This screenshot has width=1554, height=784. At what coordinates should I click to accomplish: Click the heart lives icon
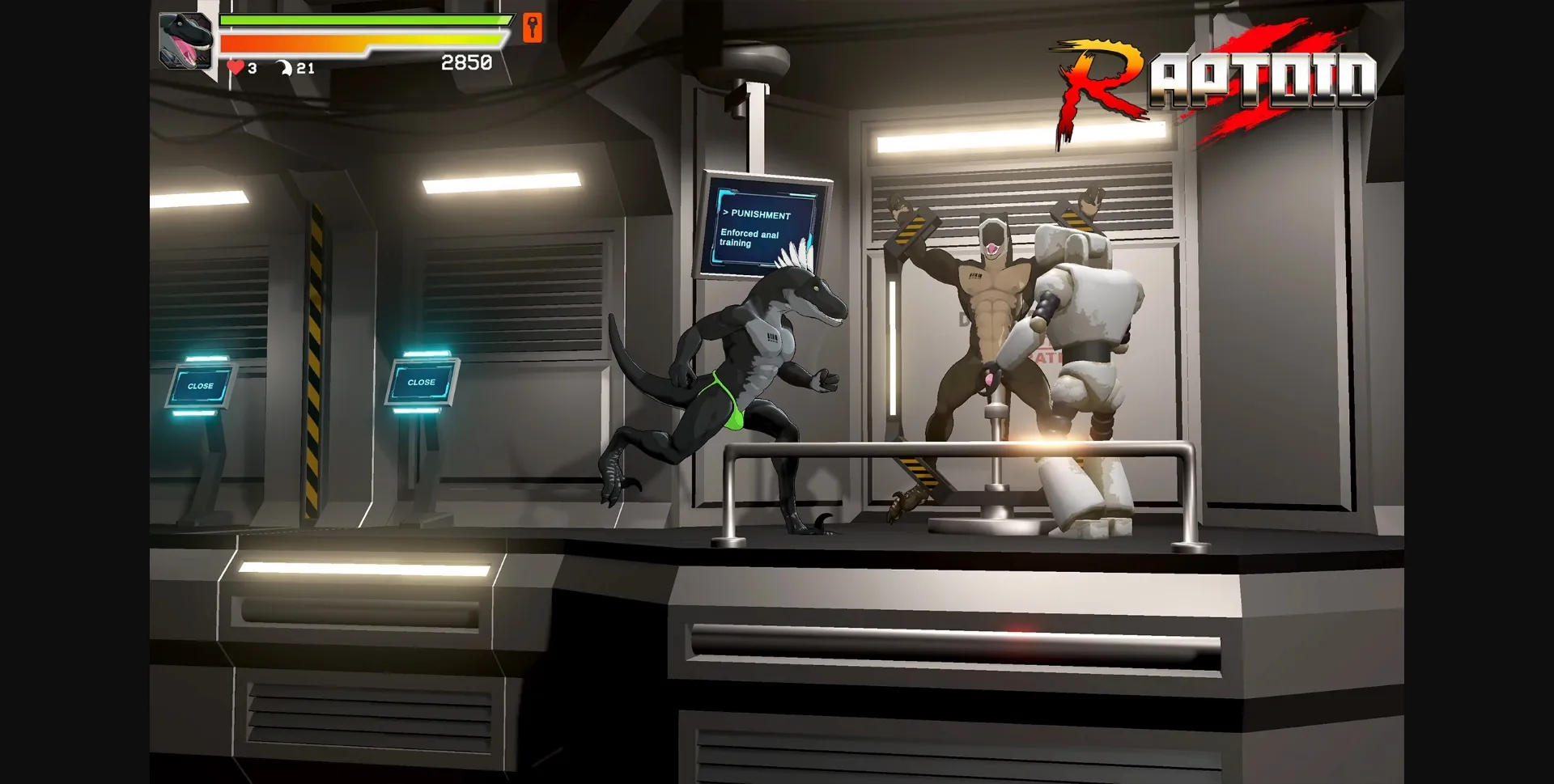coord(235,69)
